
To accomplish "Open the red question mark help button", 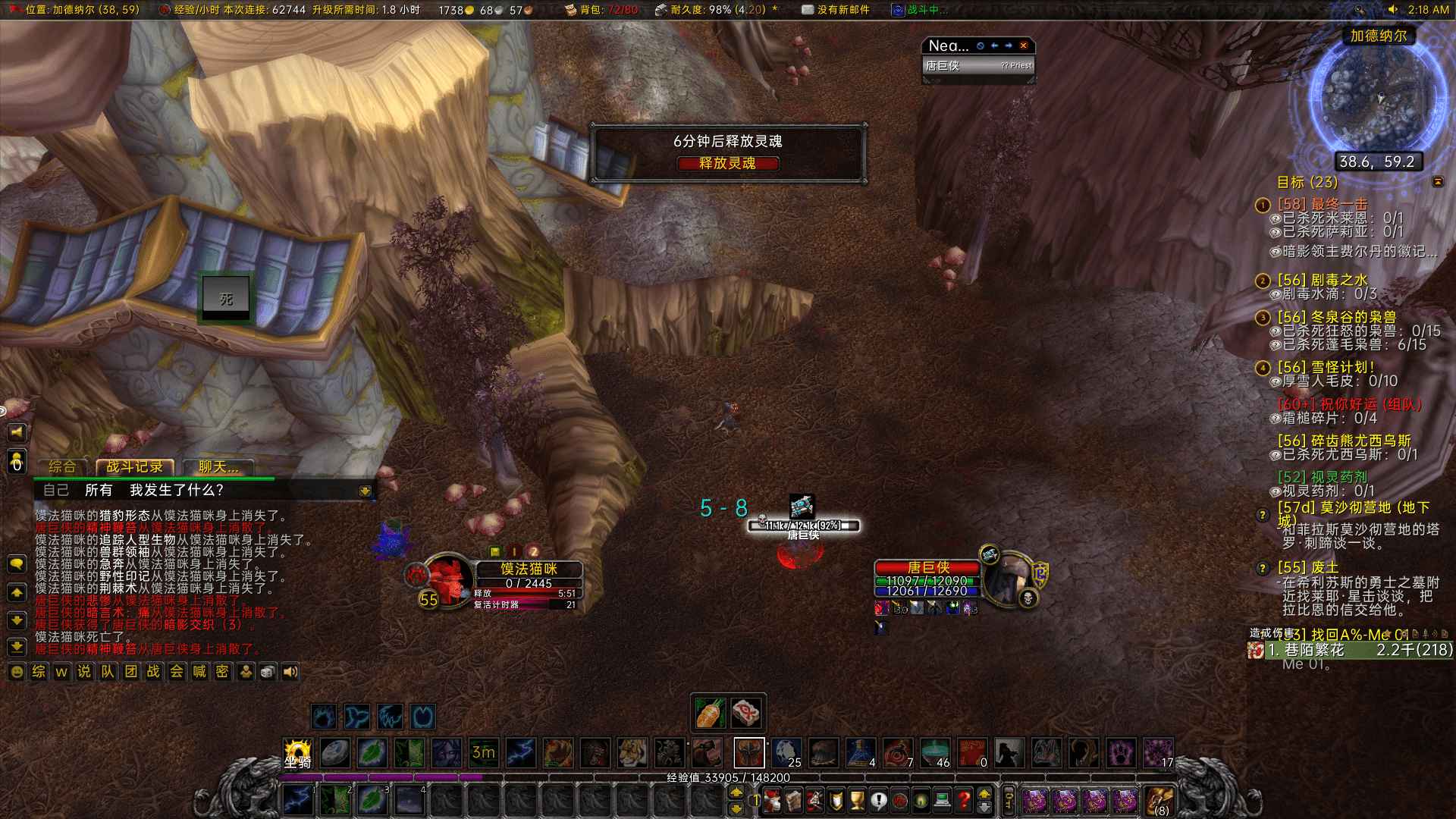I will click(x=964, y=800).
